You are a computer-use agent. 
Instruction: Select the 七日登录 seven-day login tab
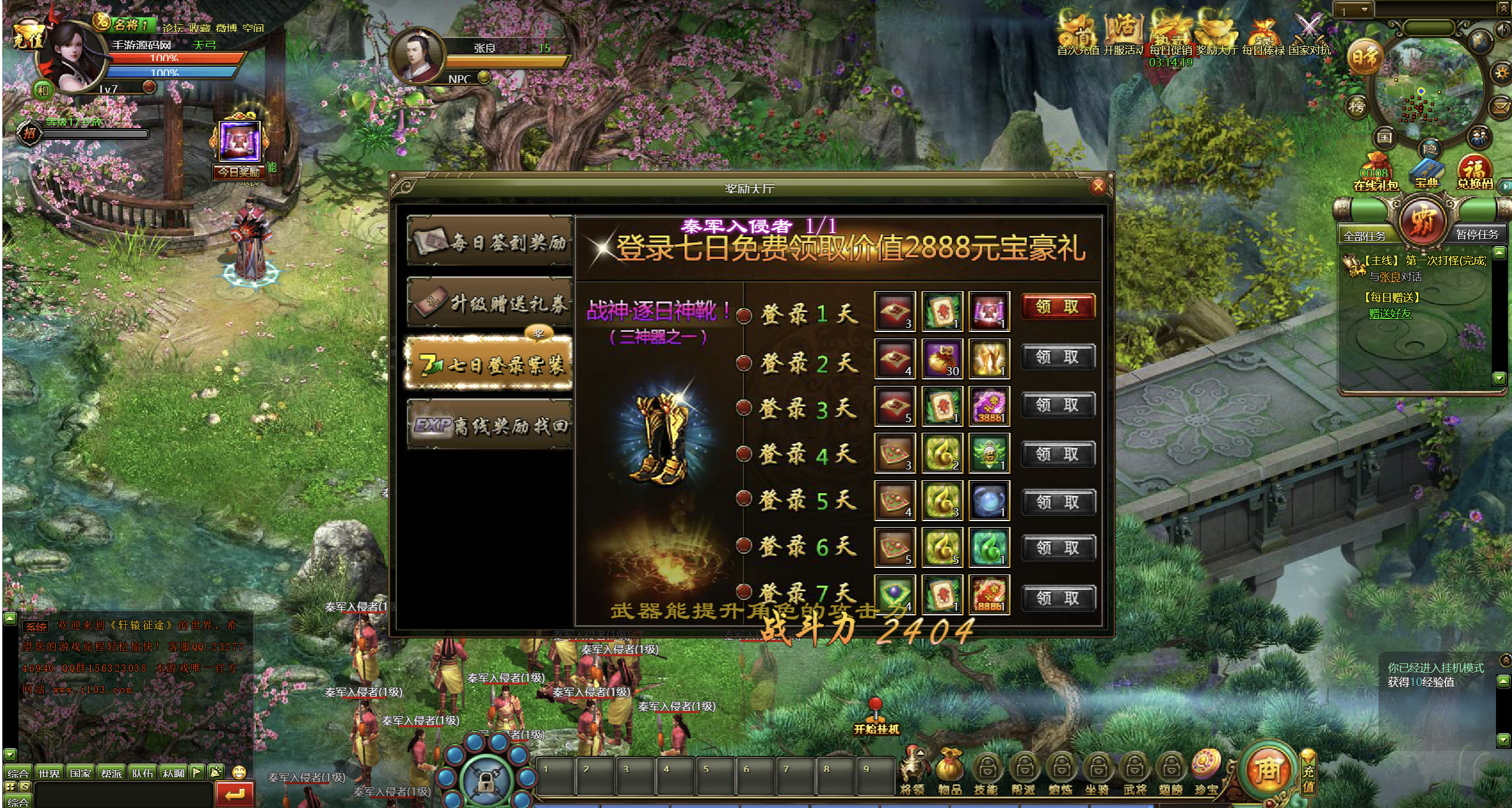pos(490,364)
